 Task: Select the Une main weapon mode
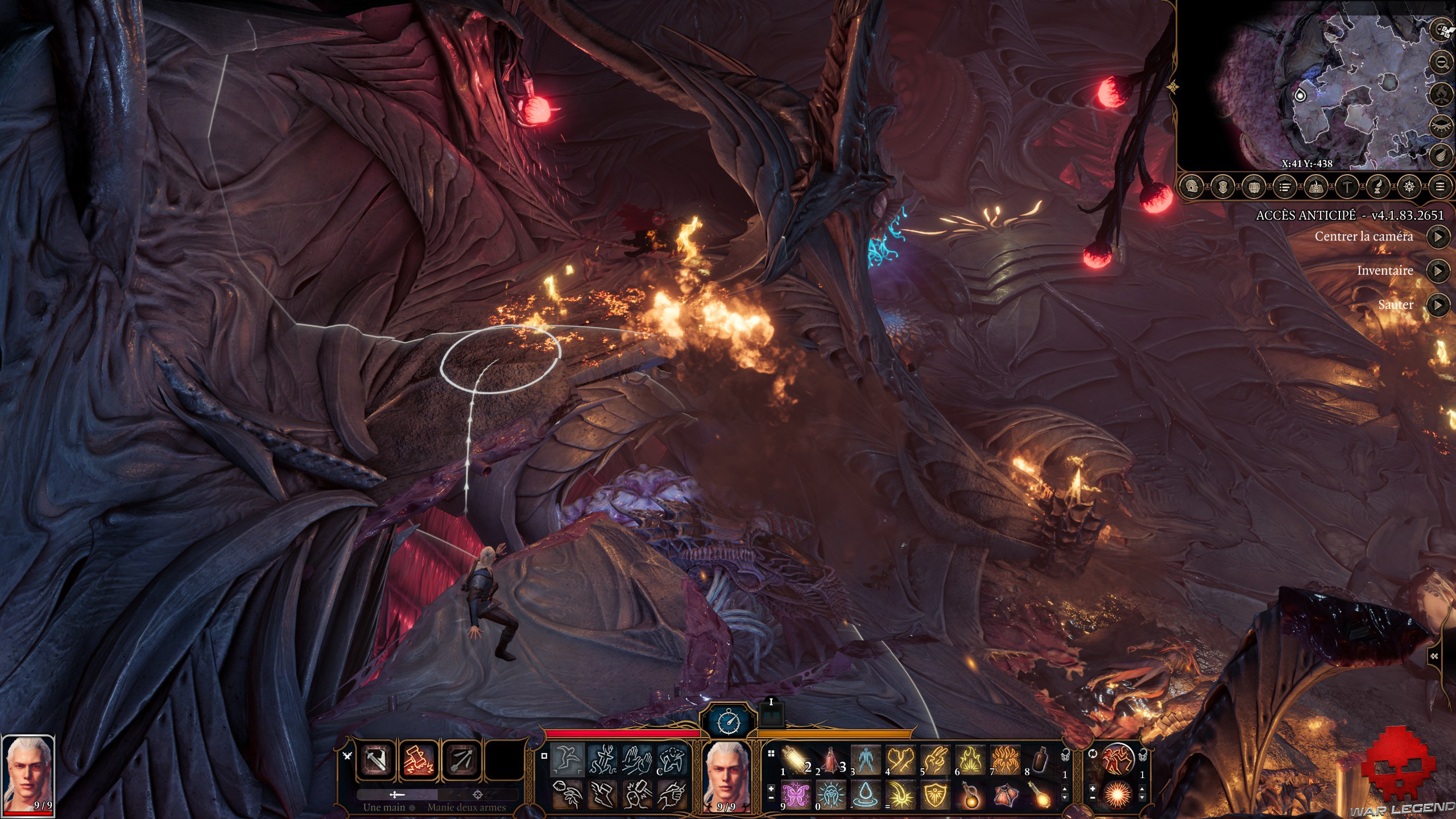[x=397, y=795]
